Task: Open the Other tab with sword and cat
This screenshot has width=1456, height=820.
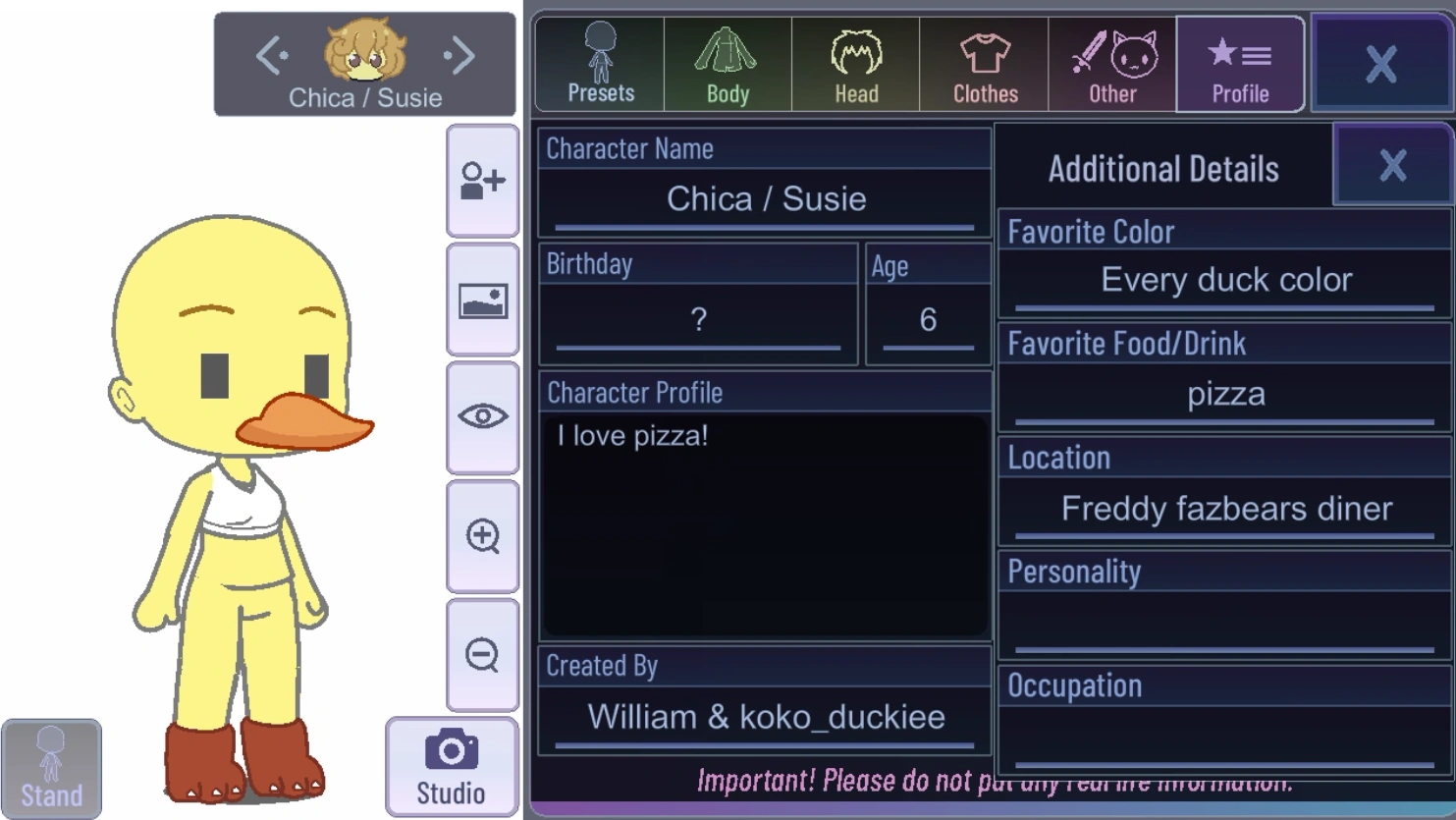Action: 1112,59
